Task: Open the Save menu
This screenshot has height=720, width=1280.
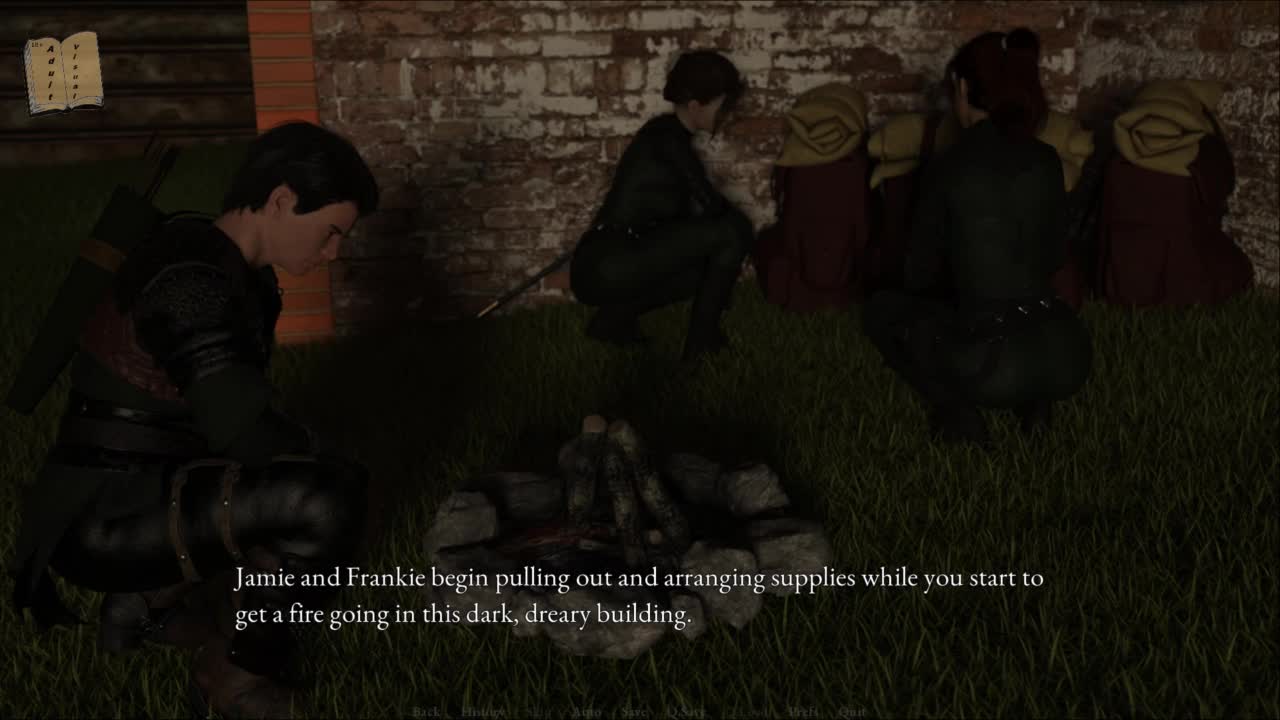Action: [x=634, y=712]
